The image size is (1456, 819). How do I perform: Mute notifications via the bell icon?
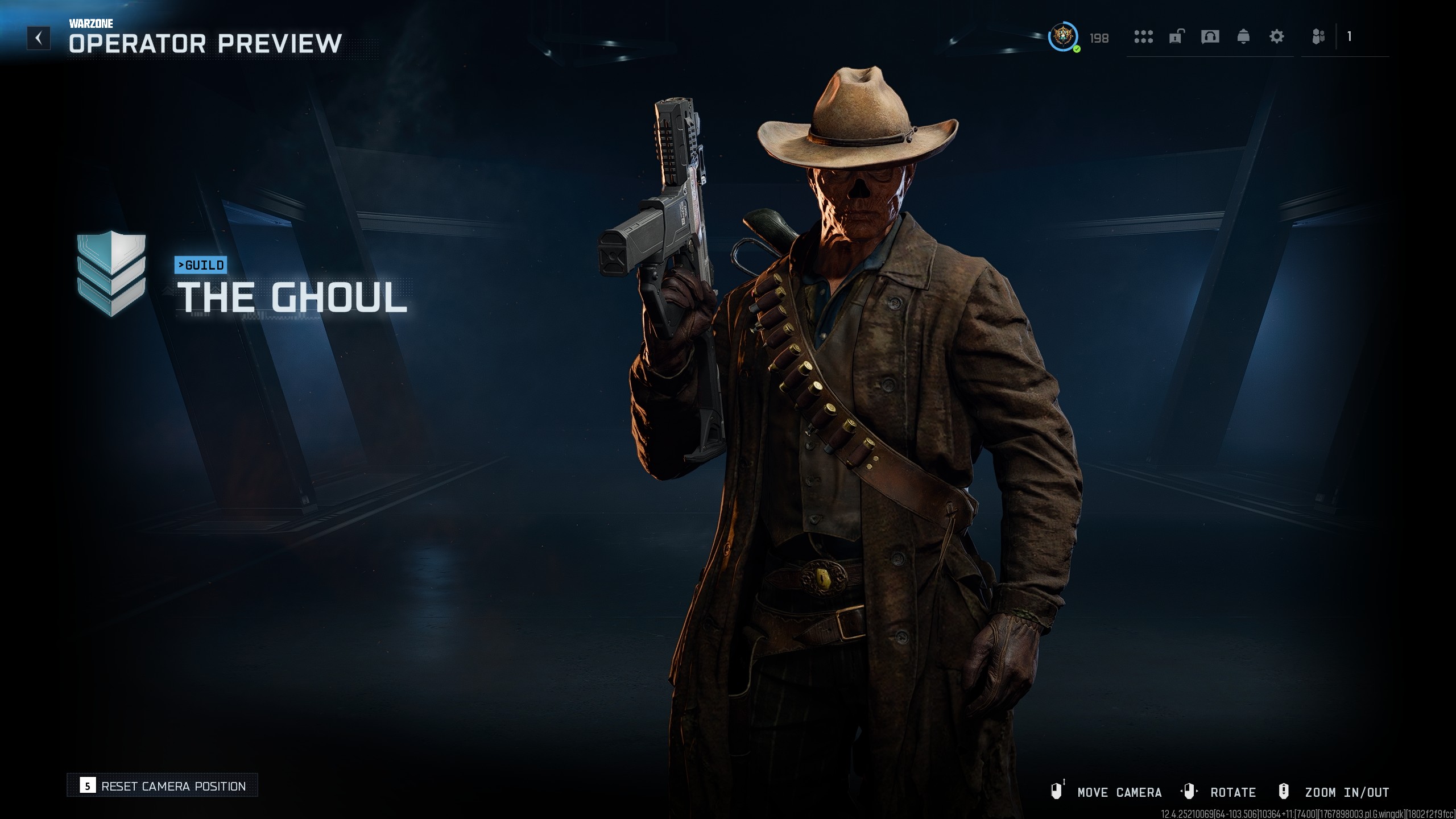[1243, 38]
